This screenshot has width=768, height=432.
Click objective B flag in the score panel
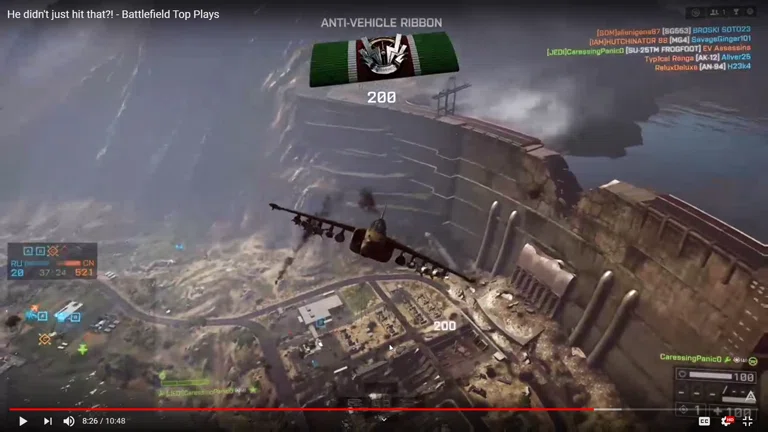pyautogui.click(x=39, y=252)
